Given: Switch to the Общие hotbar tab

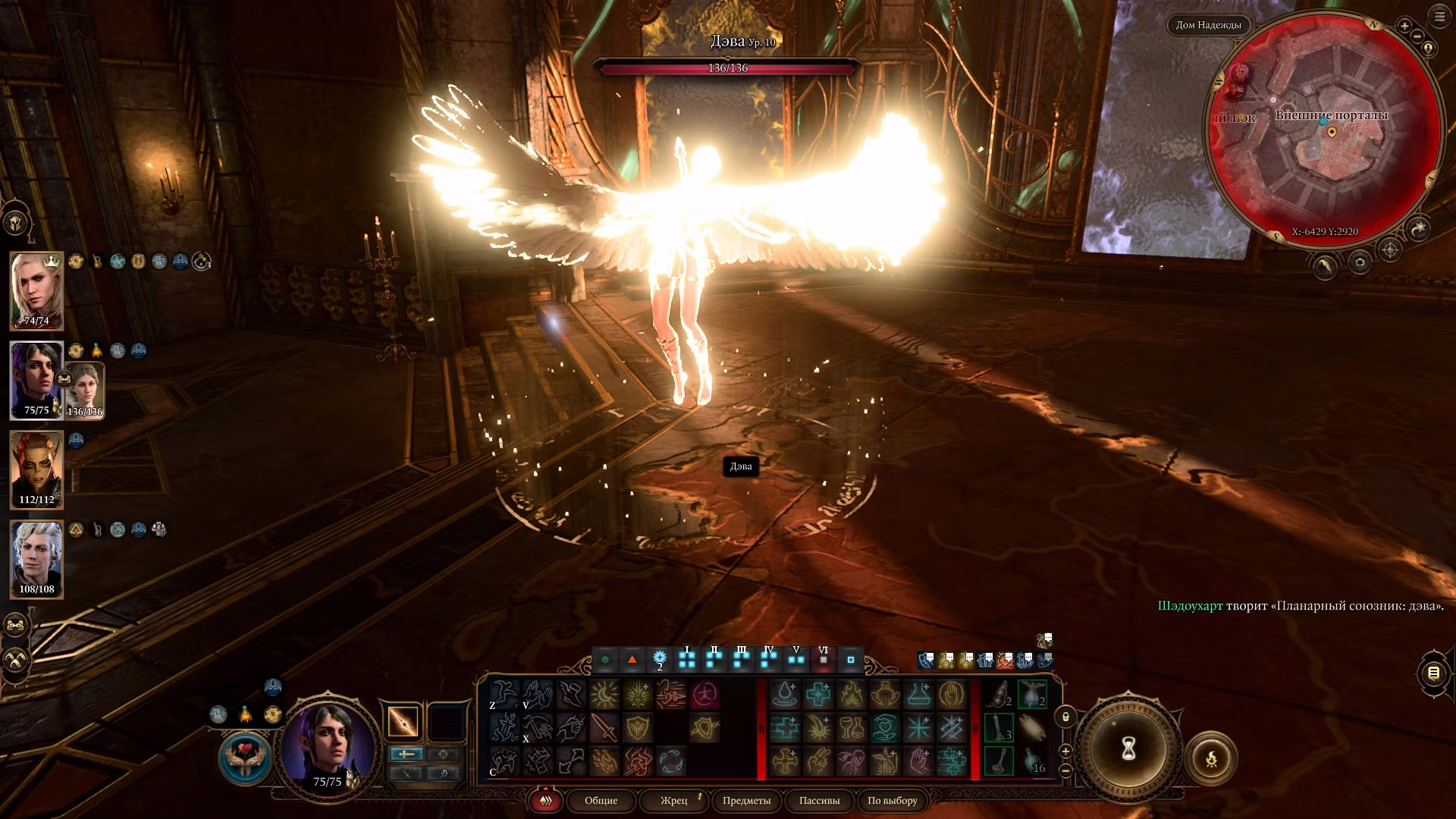Looking at the screenshot, I should coord(601,801).
